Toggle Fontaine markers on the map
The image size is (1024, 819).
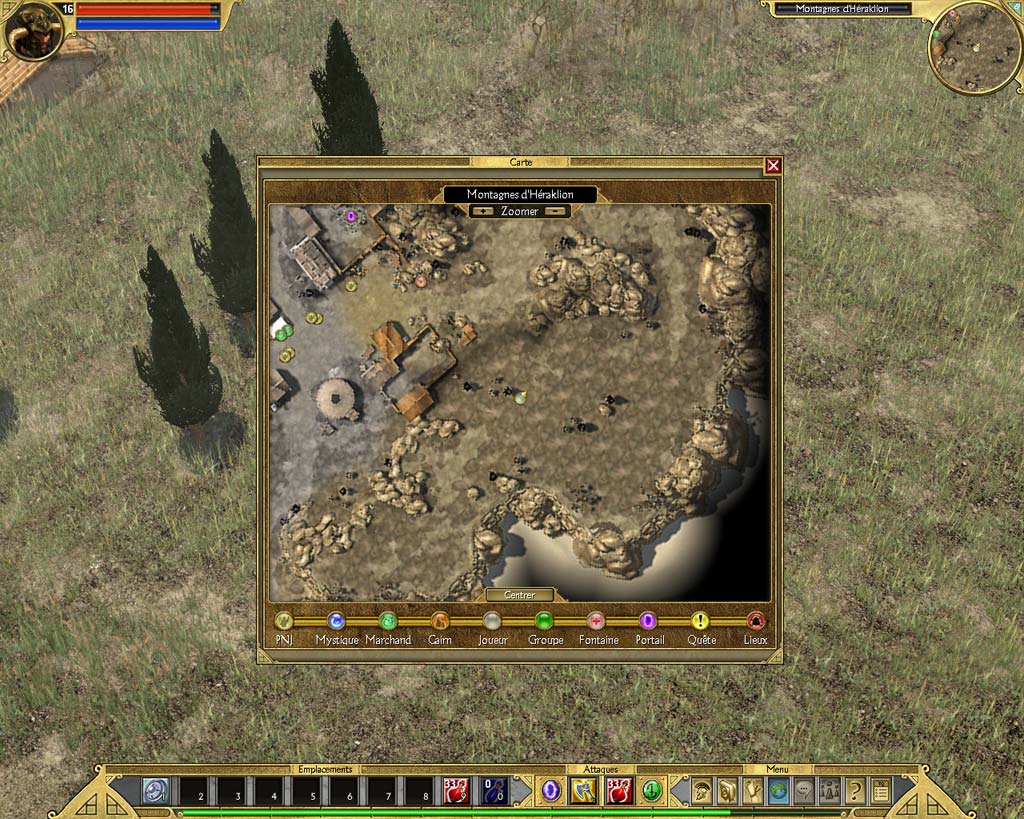596,621
